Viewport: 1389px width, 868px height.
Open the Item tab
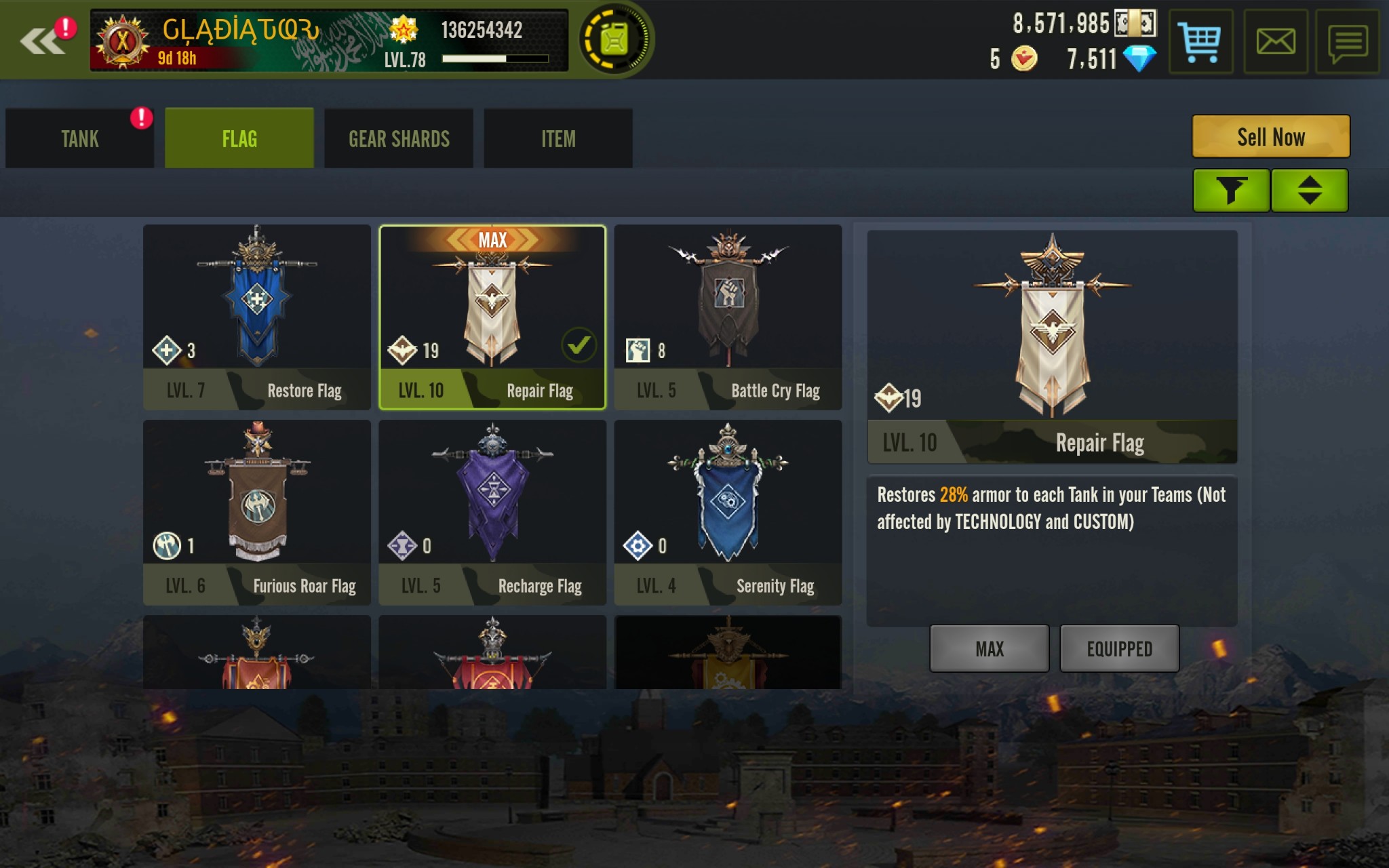point(558,139)
